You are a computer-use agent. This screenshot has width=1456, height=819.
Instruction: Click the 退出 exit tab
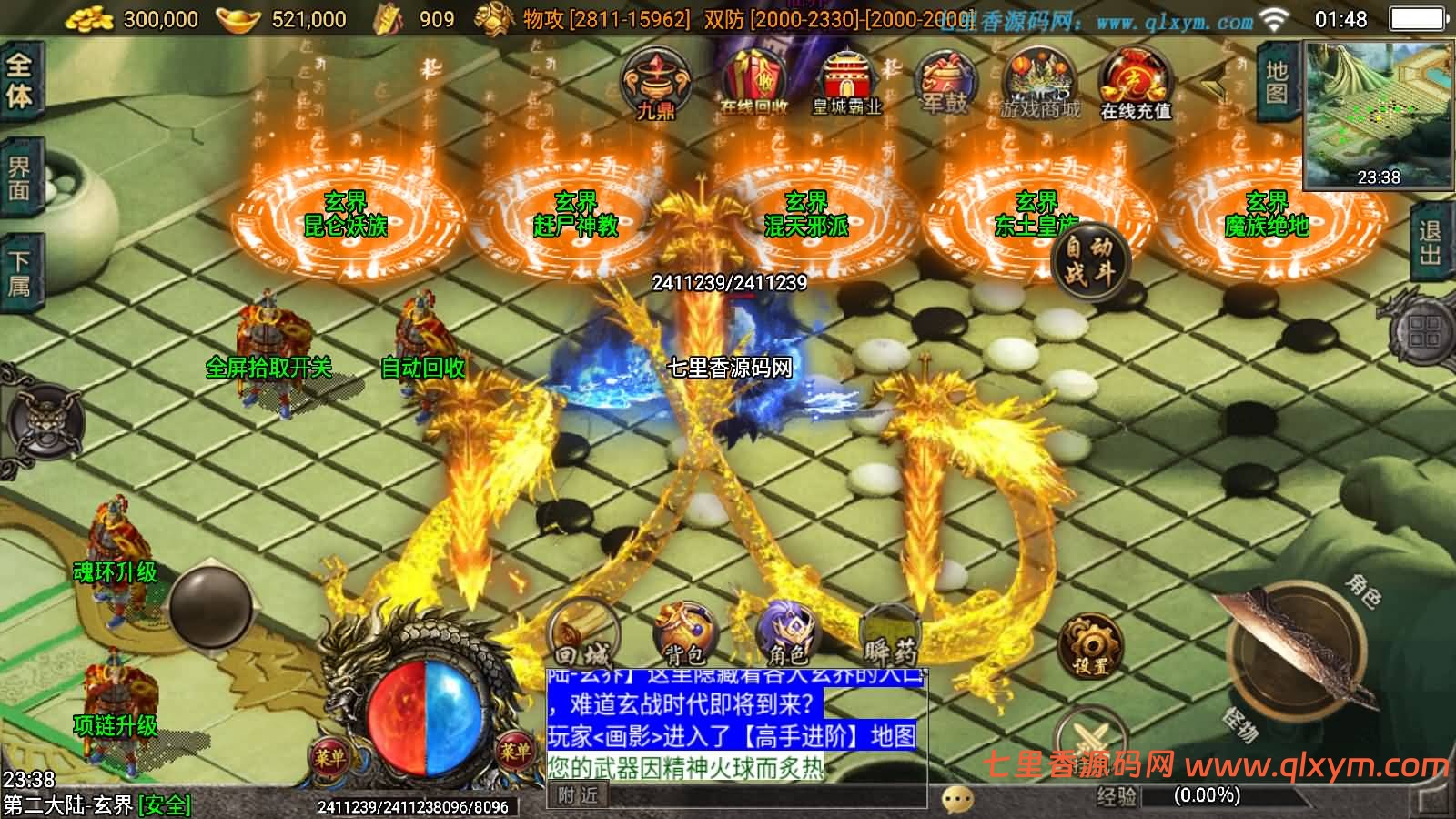(x=1431, y=243)
